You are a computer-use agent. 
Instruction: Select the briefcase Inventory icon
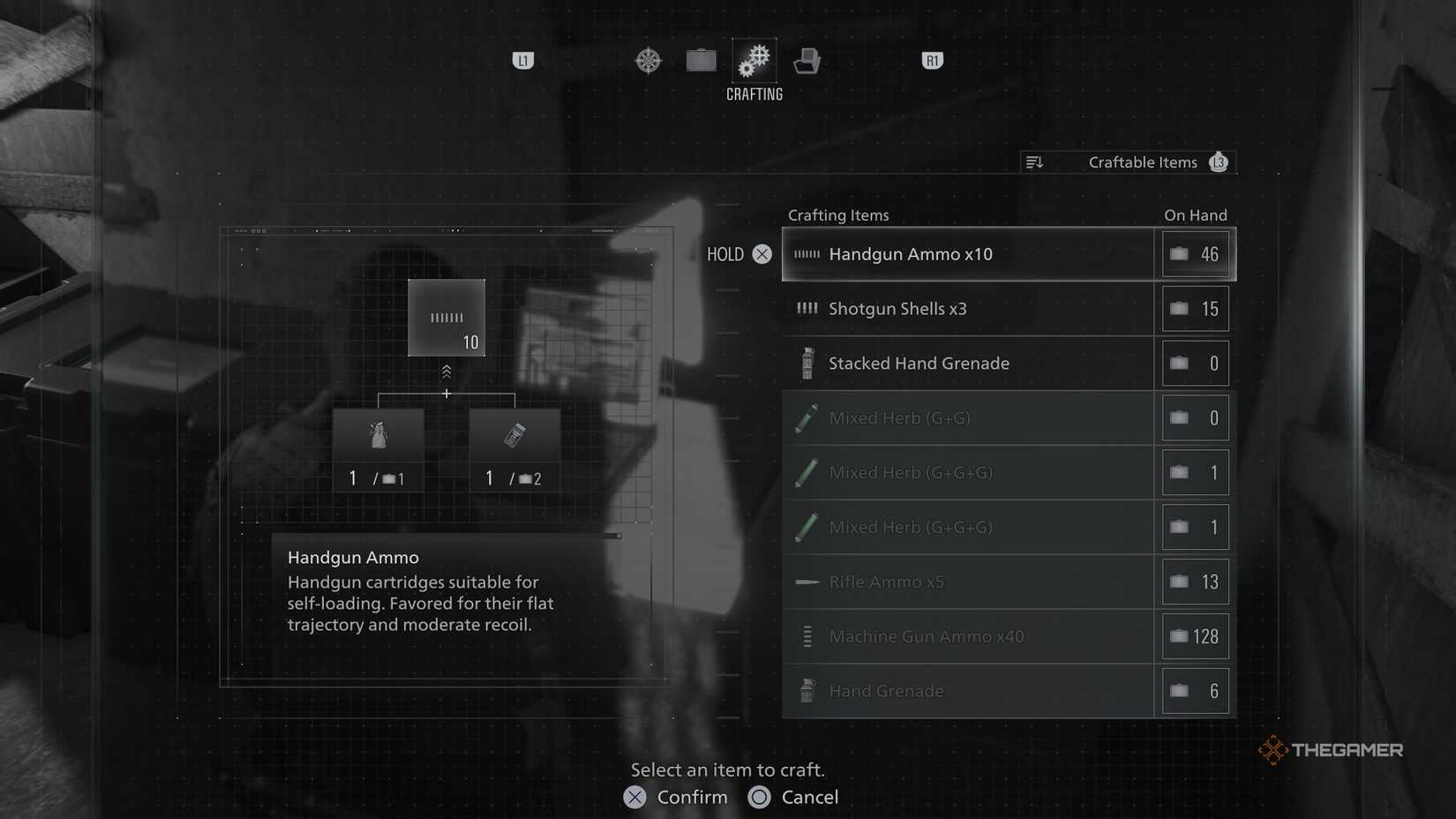point(702,60)
